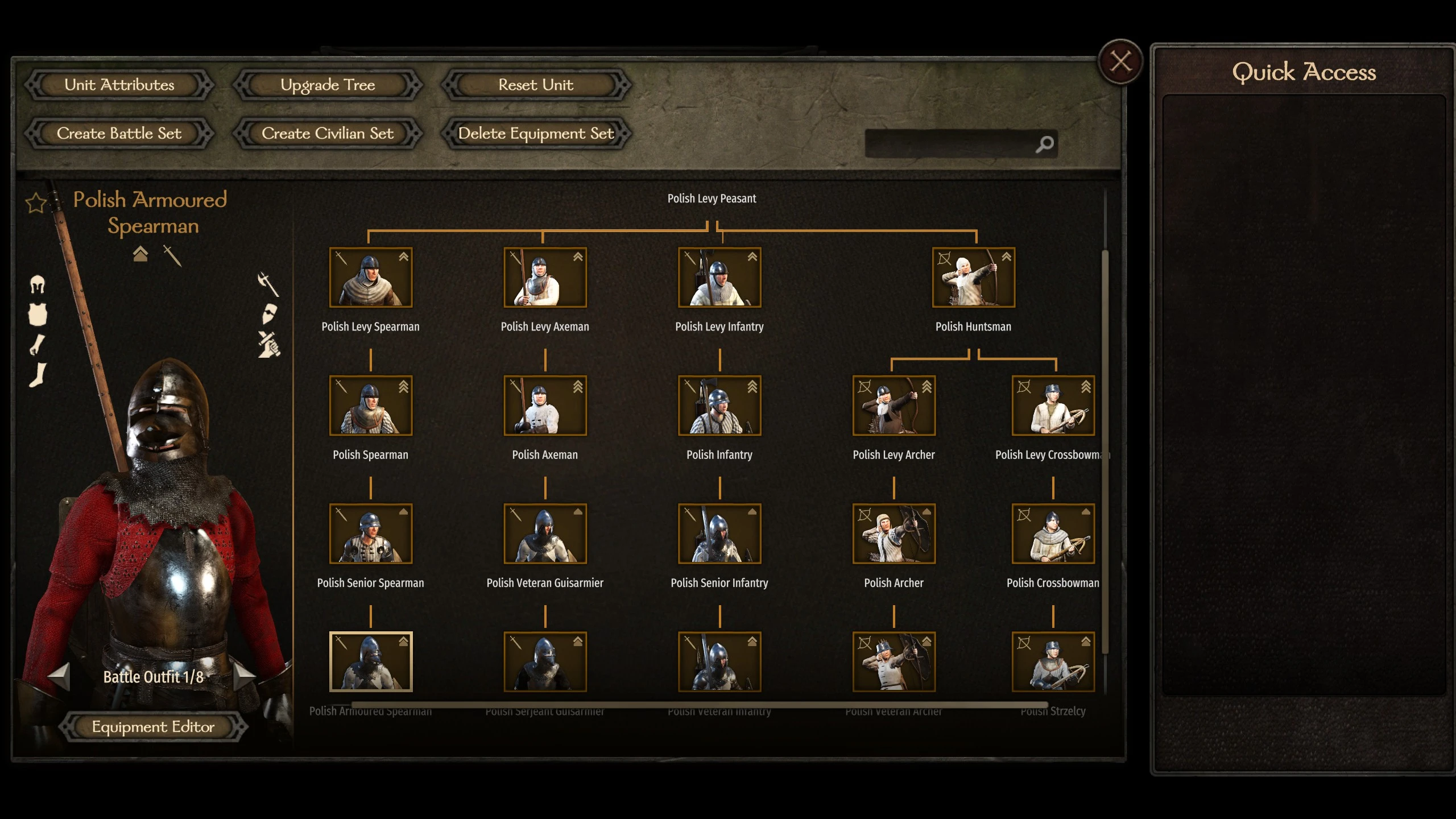Go back to the previous battle outfit
The height and width of the screenshot is (819, 1456).
point(59,676)
